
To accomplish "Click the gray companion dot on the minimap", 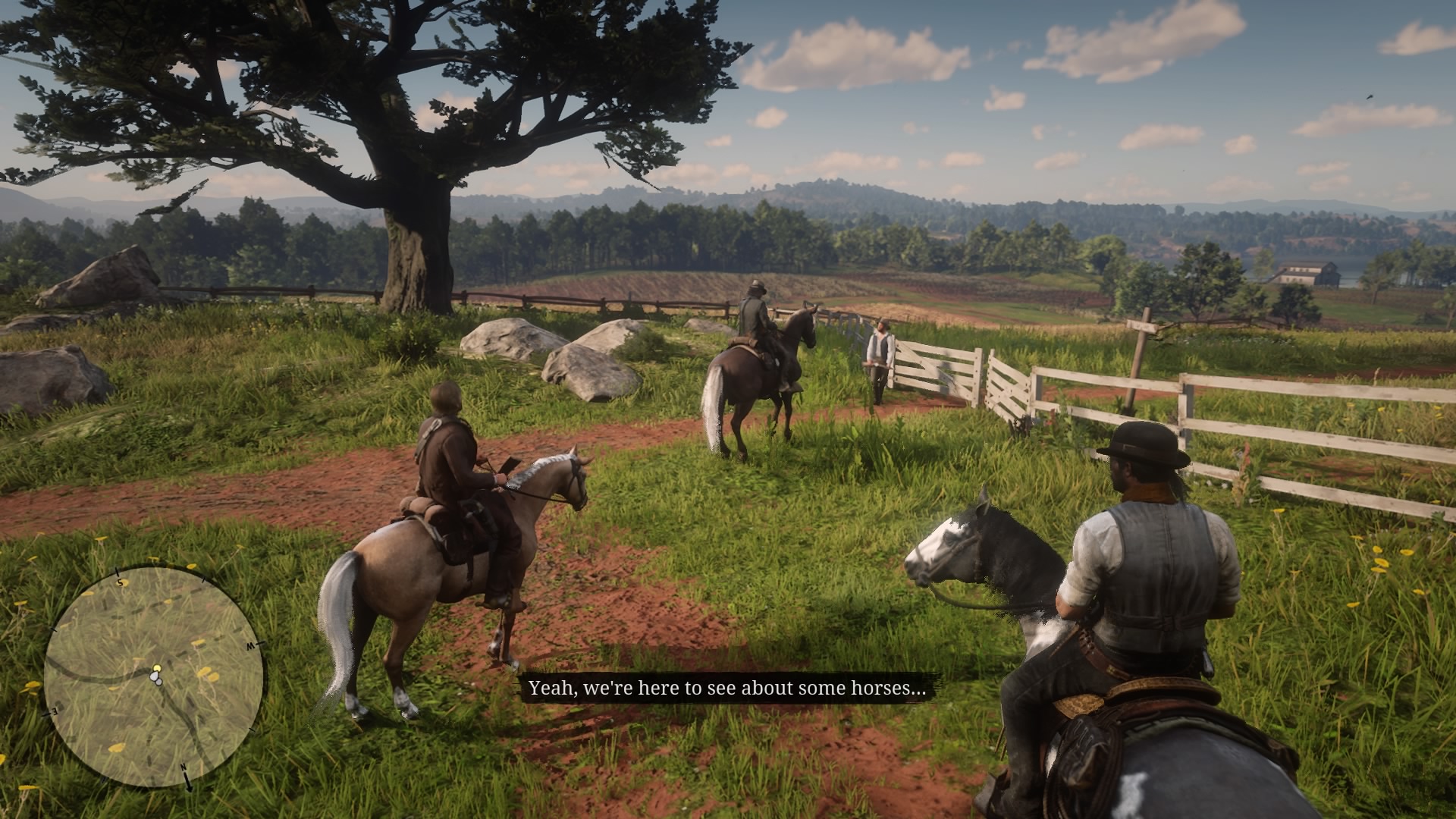I will click(x=158, y=682).
